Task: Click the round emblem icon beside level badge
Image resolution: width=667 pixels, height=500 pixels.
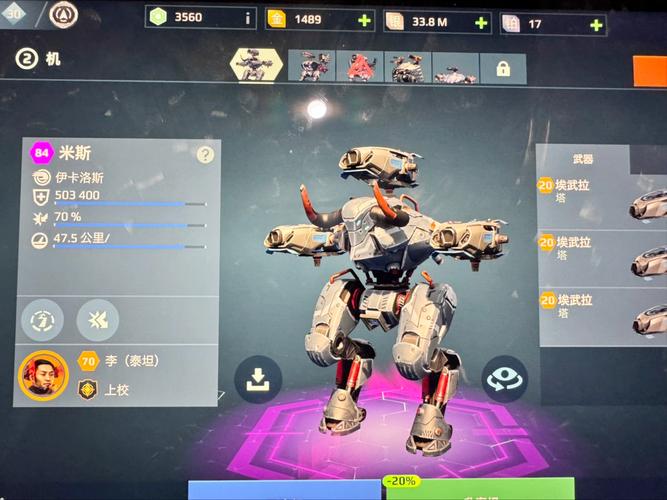Action: coord(63,14)
